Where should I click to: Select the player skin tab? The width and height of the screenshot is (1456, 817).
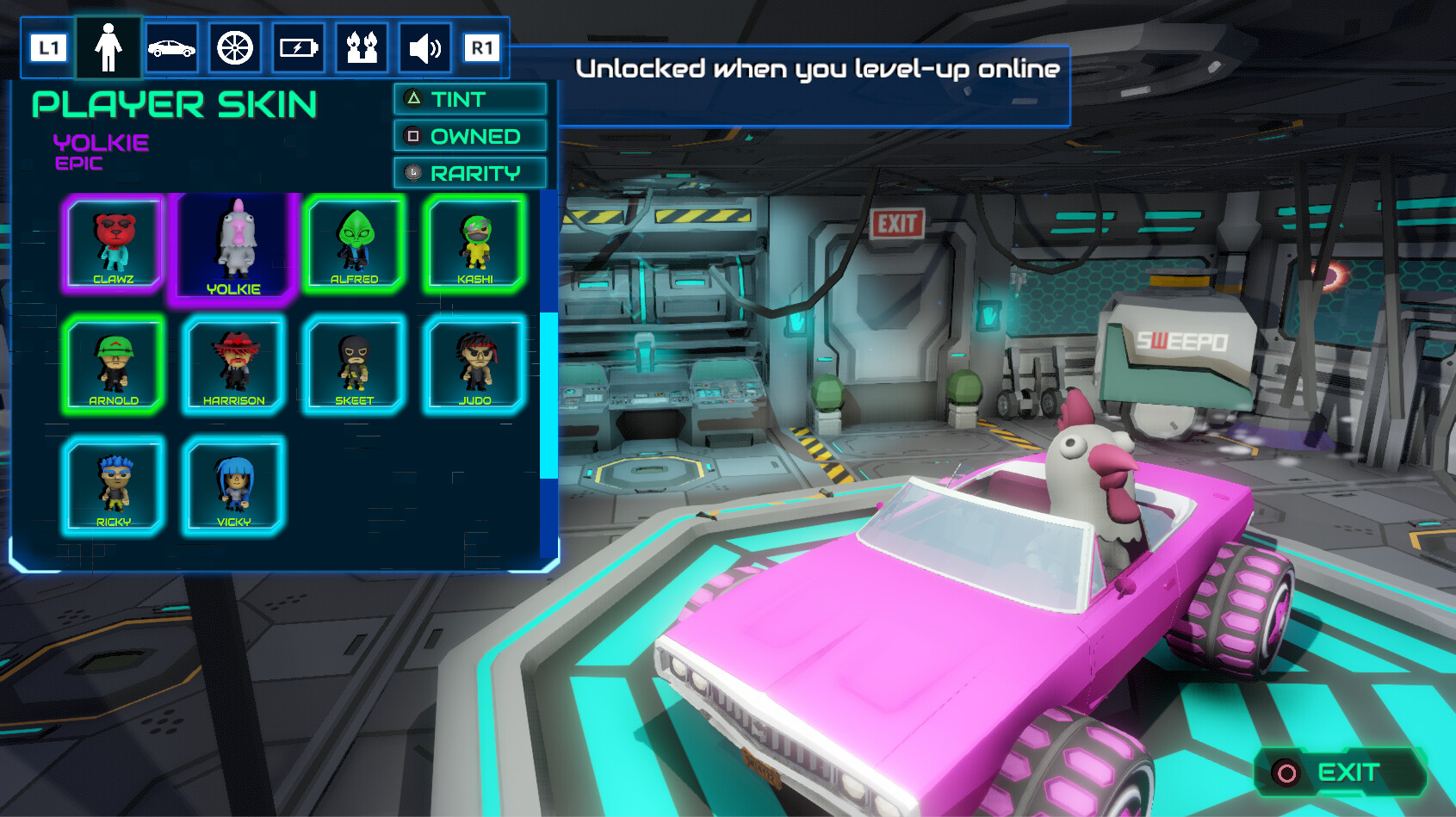click(x=108, y=48)
